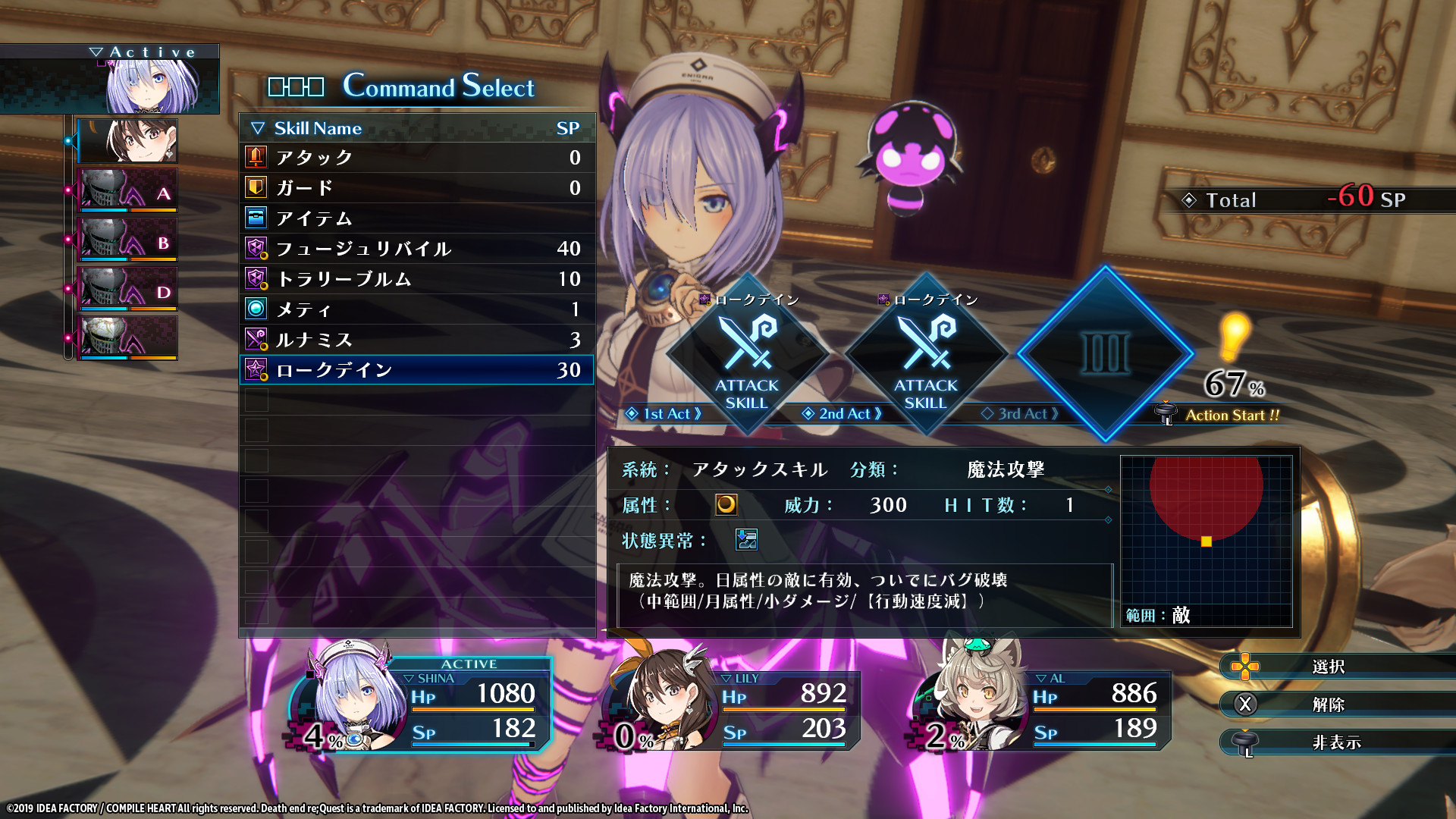
Task: Select the アタック skill row
Action: click(x=416, y=158)
